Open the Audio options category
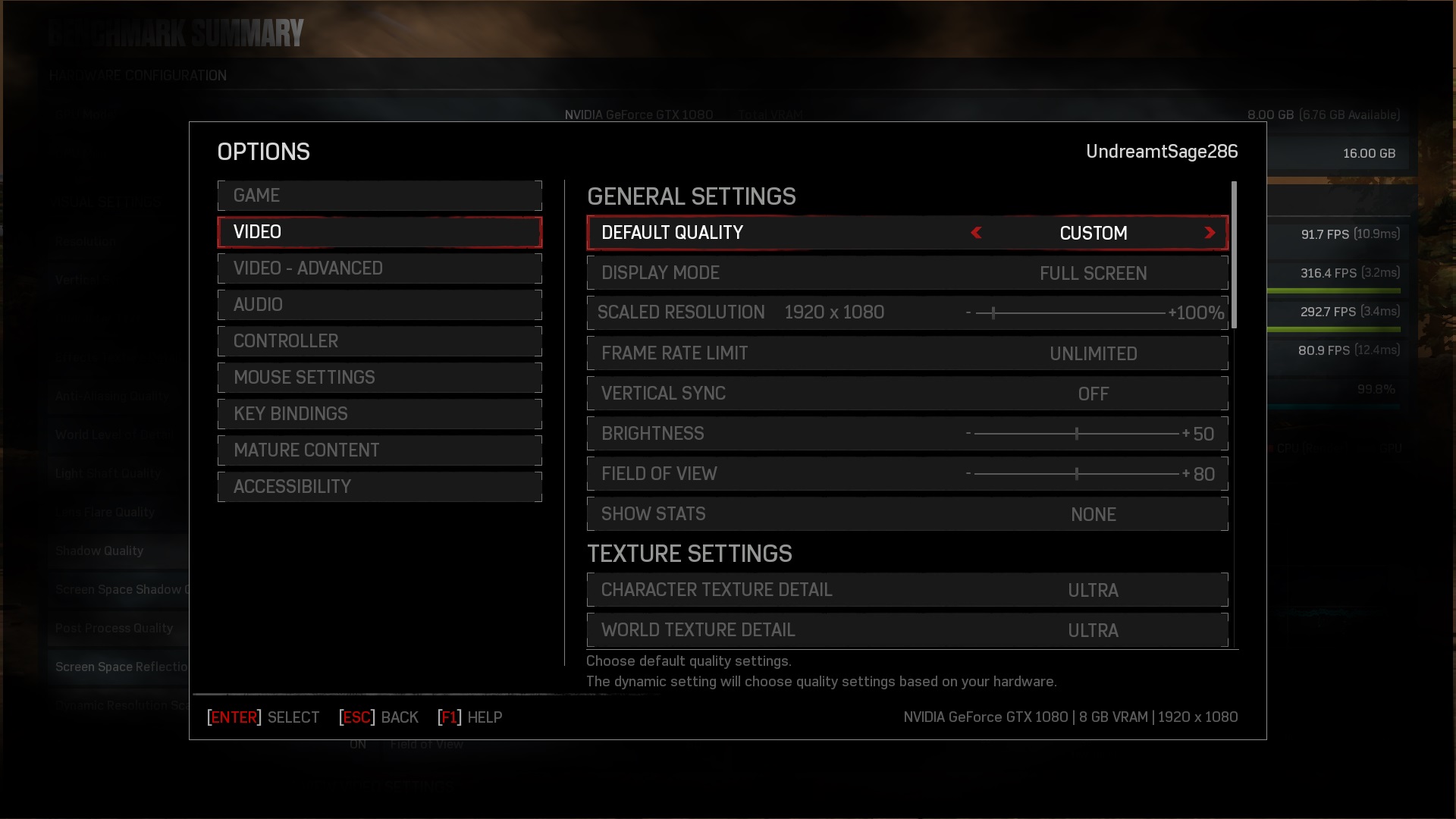1456x819 pixels. (x=379, y=305)
